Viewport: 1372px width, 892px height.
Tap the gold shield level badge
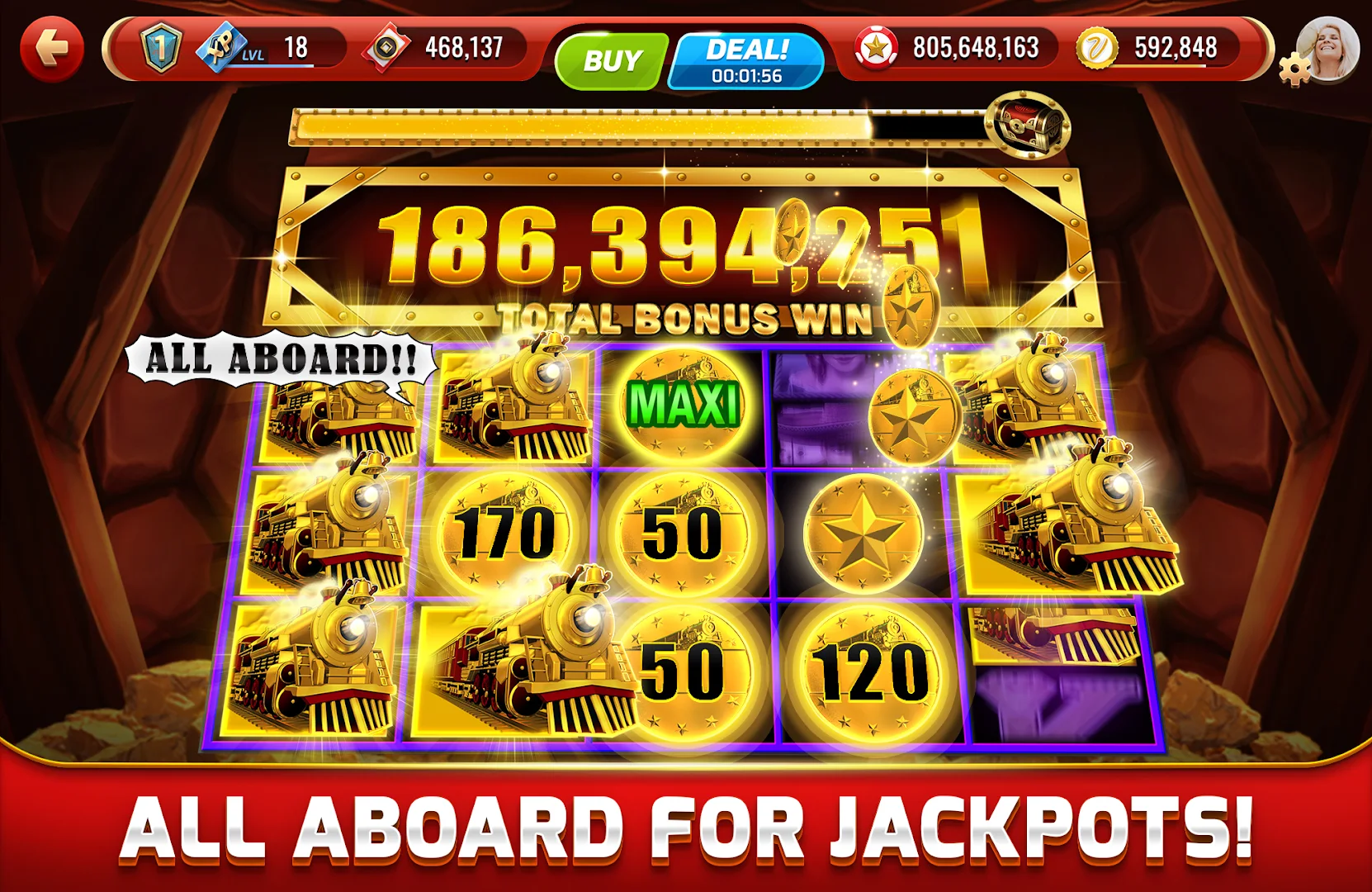click(158, 48)
